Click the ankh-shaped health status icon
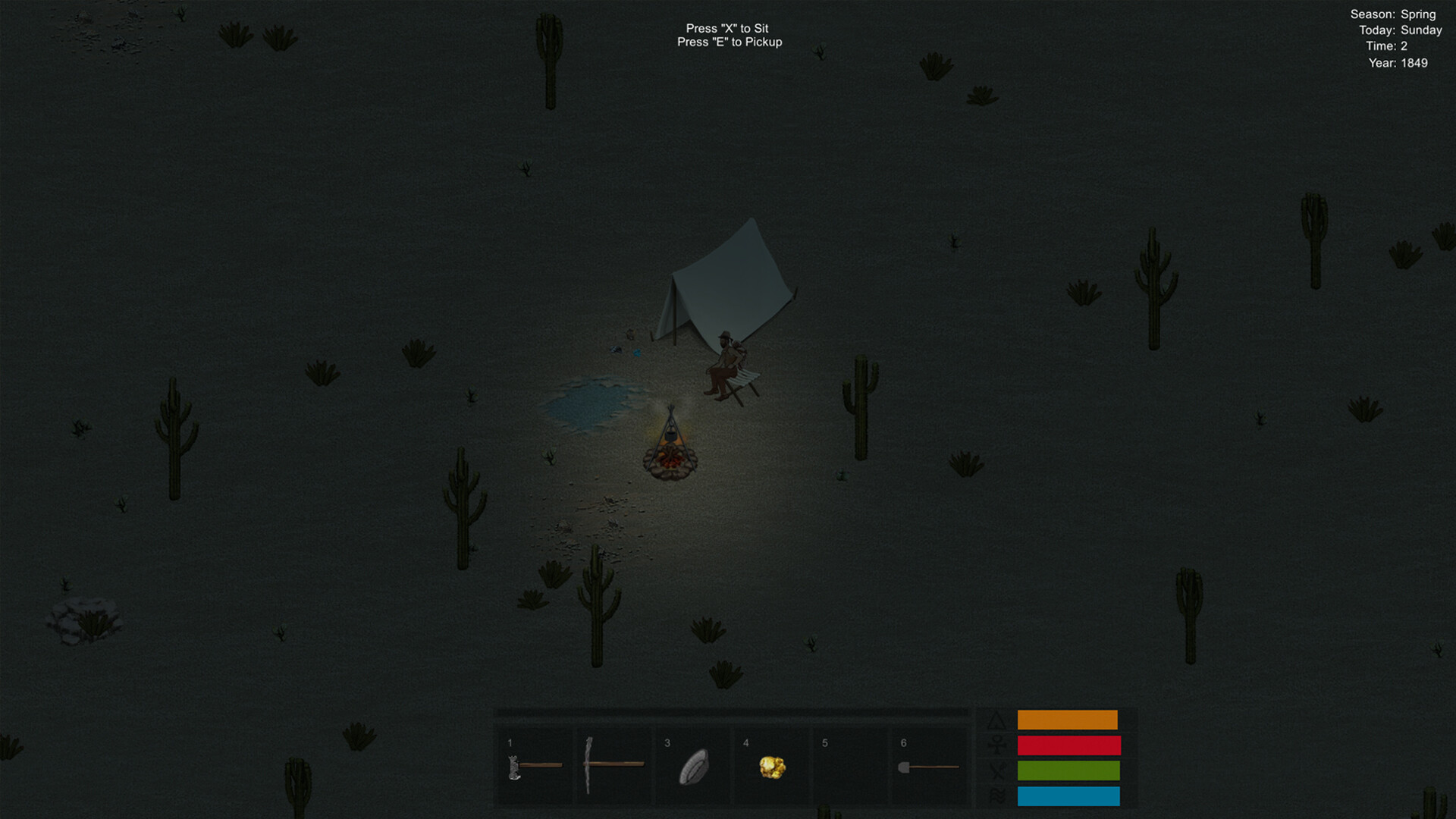 [998, 745]
